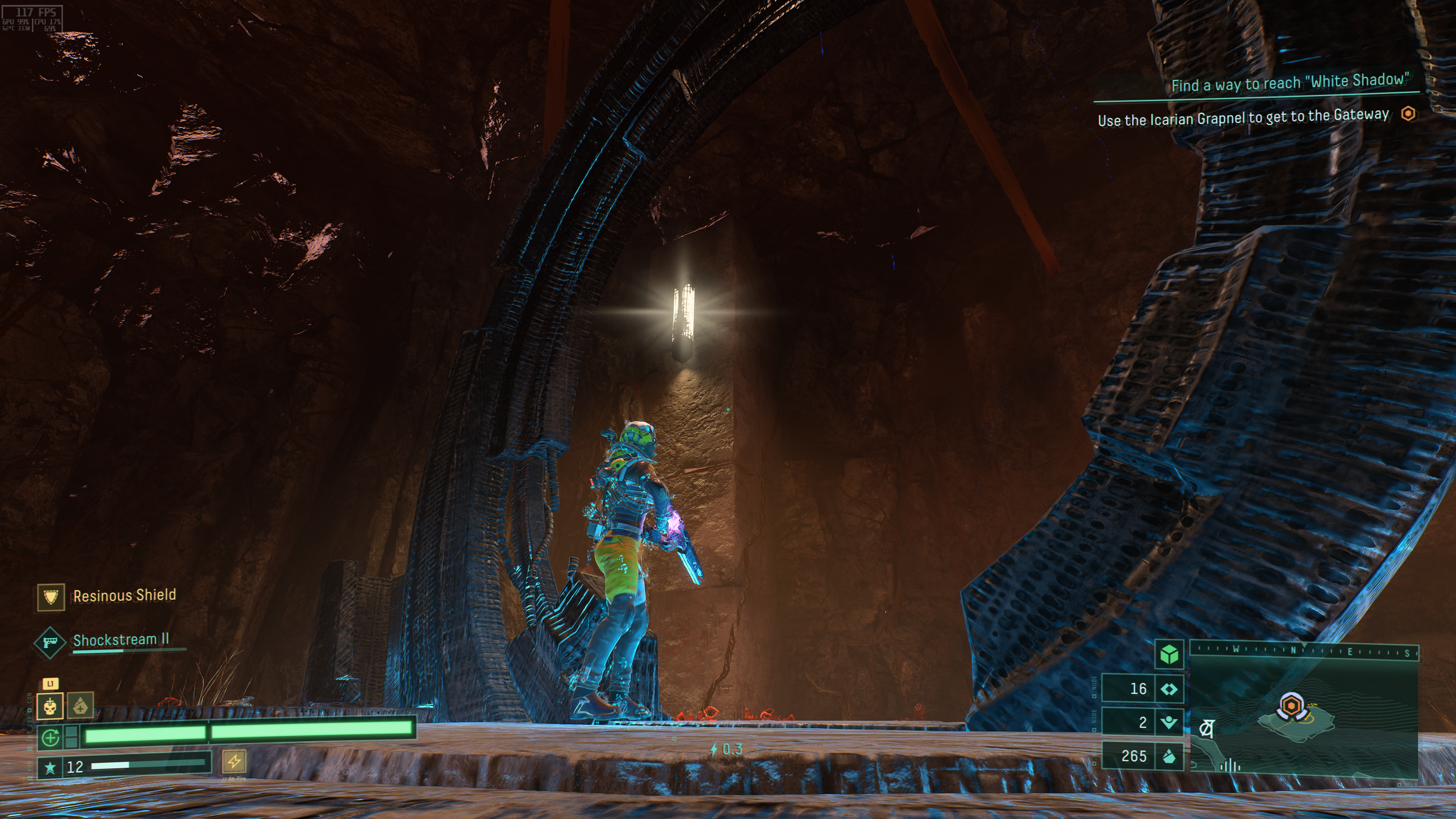This screenshot has height=819, width=1456.
Task: Open the "White Shadow" objective tracker
Action: [1289, 83]
